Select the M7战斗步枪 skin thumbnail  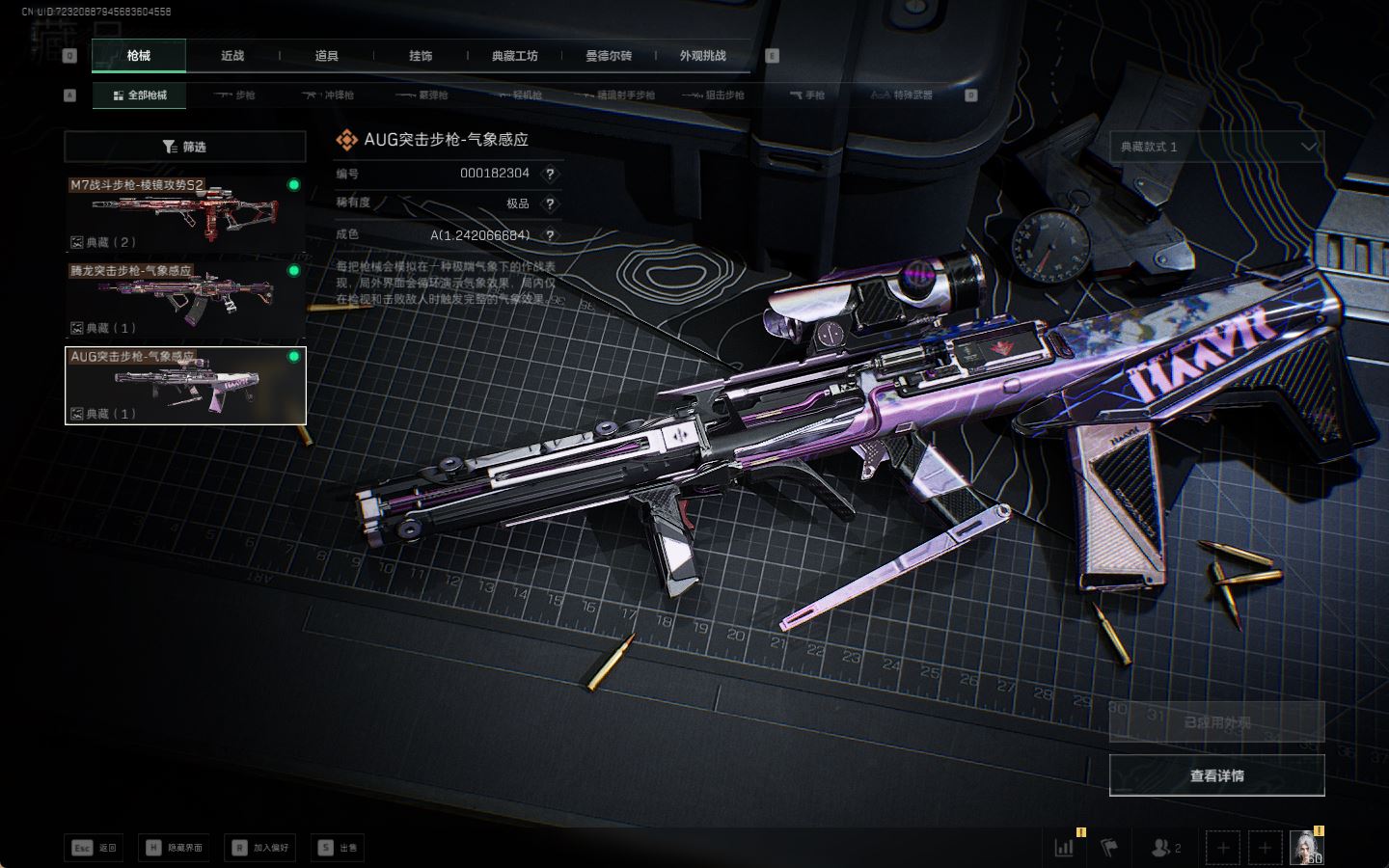185,214
